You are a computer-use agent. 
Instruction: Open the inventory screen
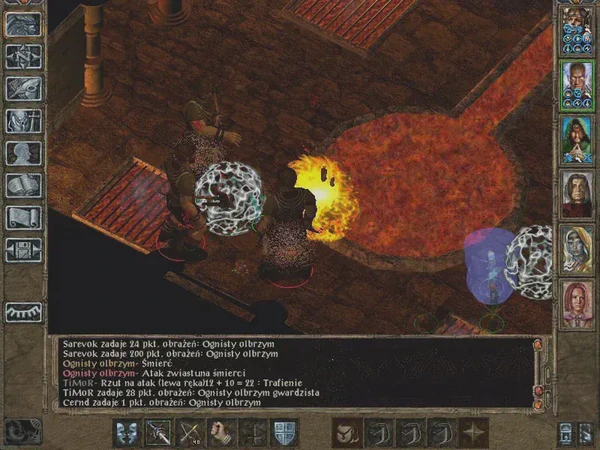pyautogui.click(x=23, y=121)
